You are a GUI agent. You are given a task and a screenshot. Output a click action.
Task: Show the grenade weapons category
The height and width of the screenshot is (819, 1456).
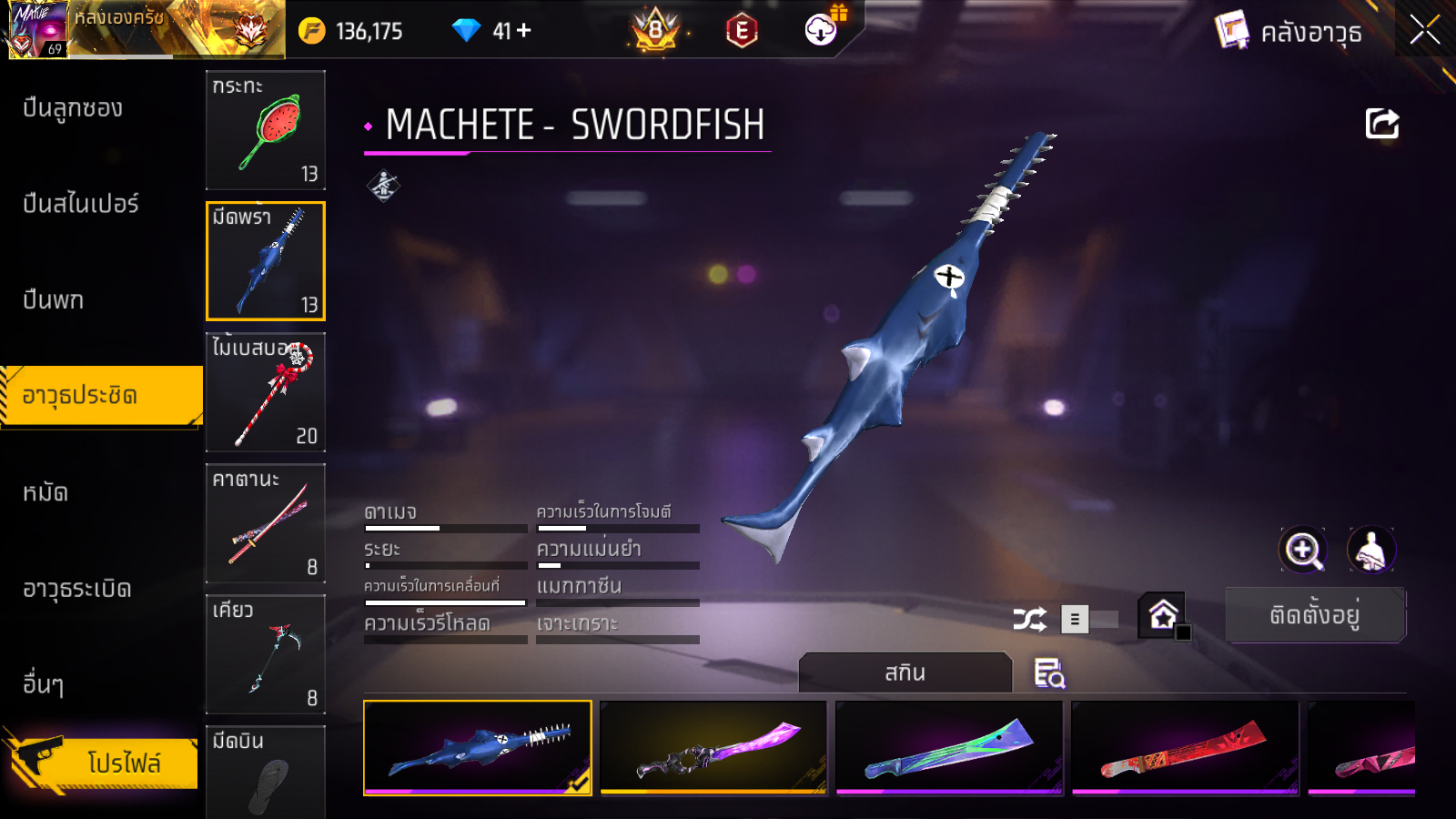(77, 590)
